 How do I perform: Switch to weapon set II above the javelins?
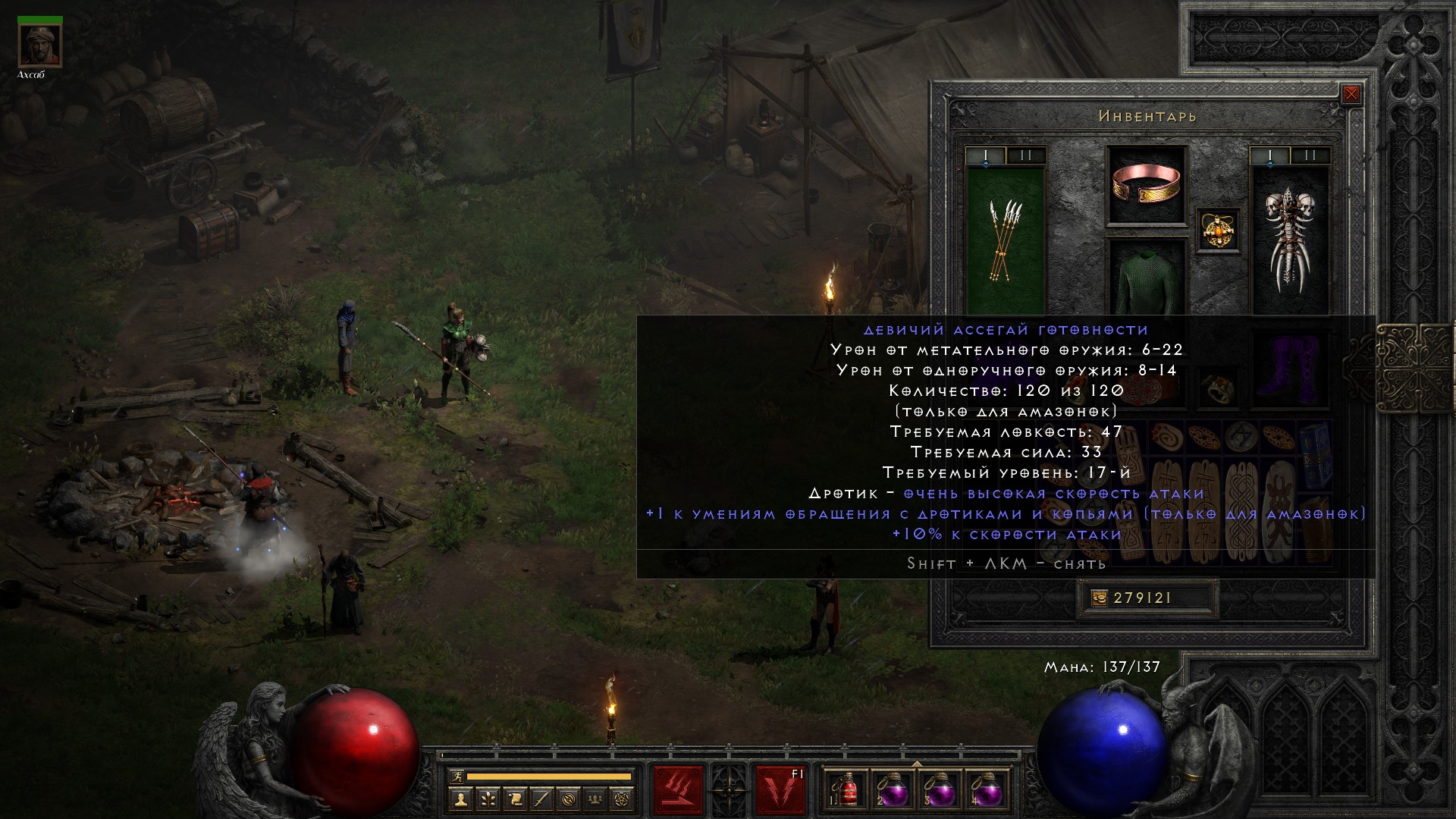point(1026,156)
